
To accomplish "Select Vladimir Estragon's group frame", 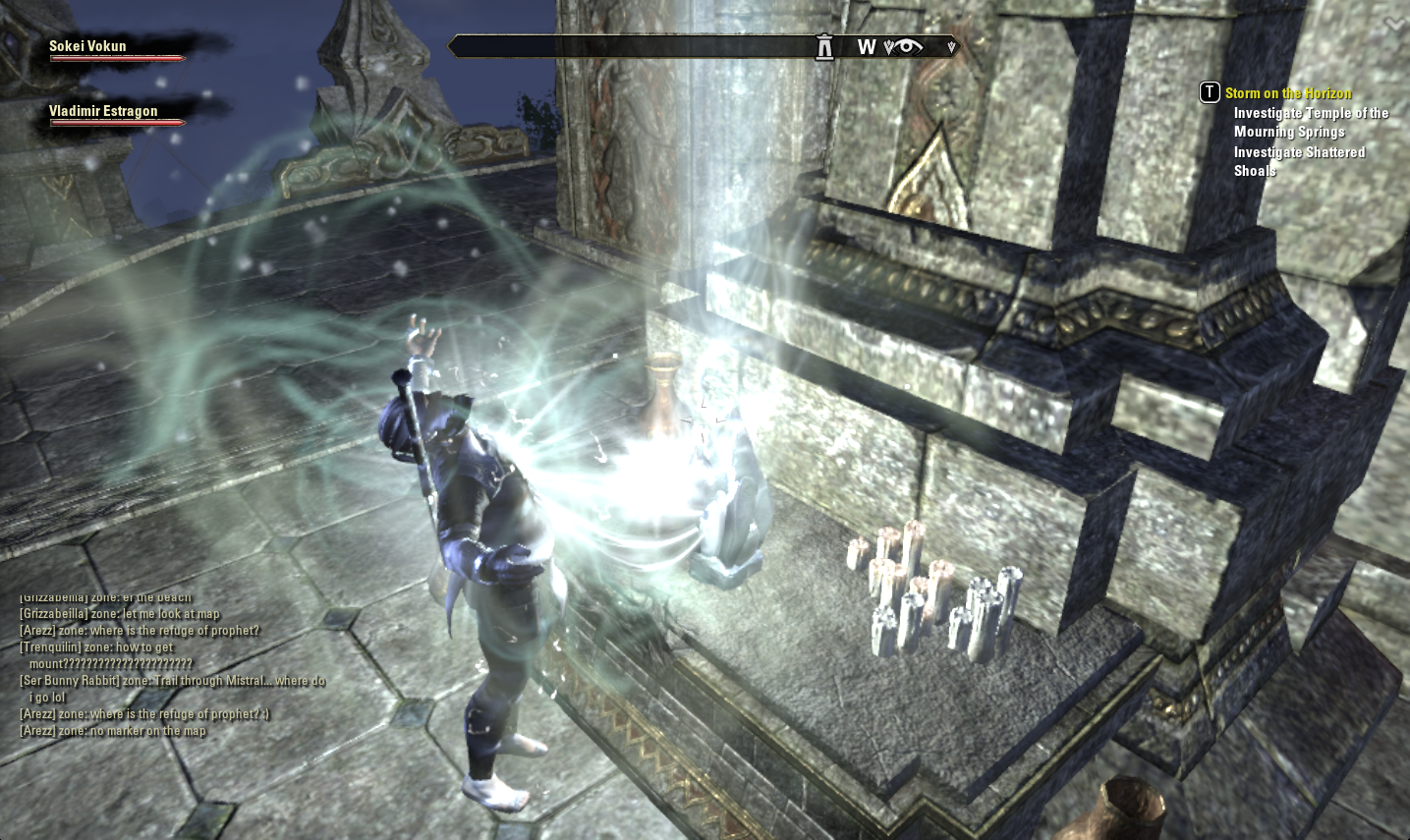I will pyautogui.click(x=103, y=112).
